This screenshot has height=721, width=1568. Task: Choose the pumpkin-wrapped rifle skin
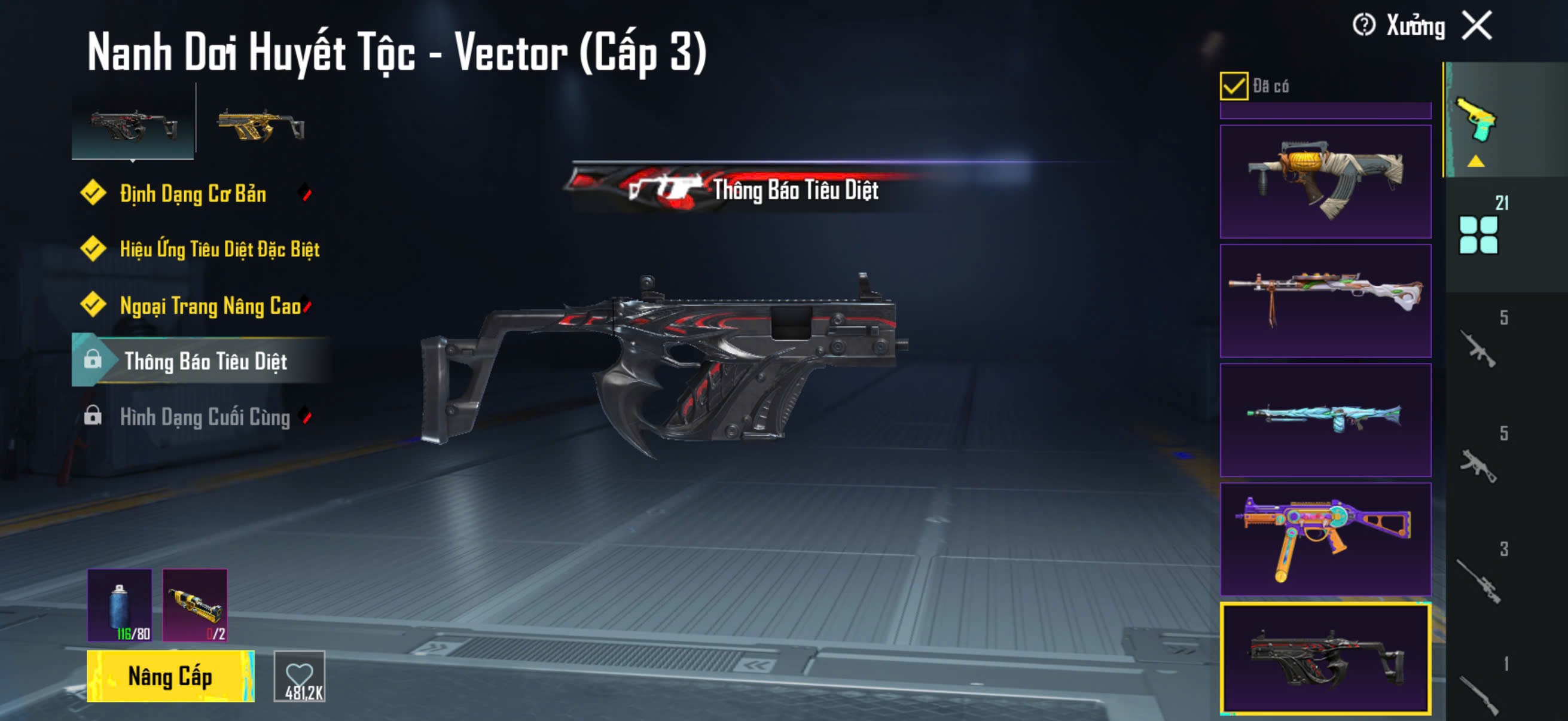click(1325, 181)
